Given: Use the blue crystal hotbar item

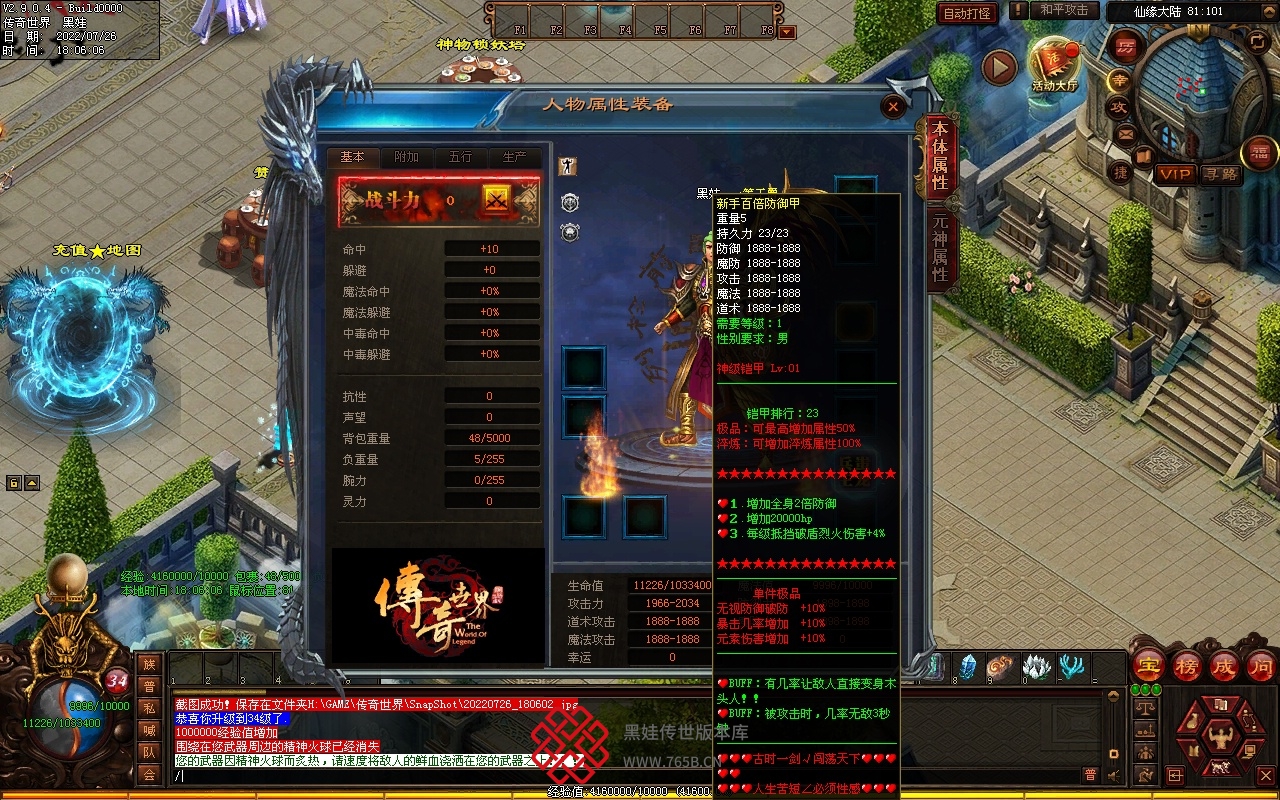Looking at the screenshot, I should point(968,666).
